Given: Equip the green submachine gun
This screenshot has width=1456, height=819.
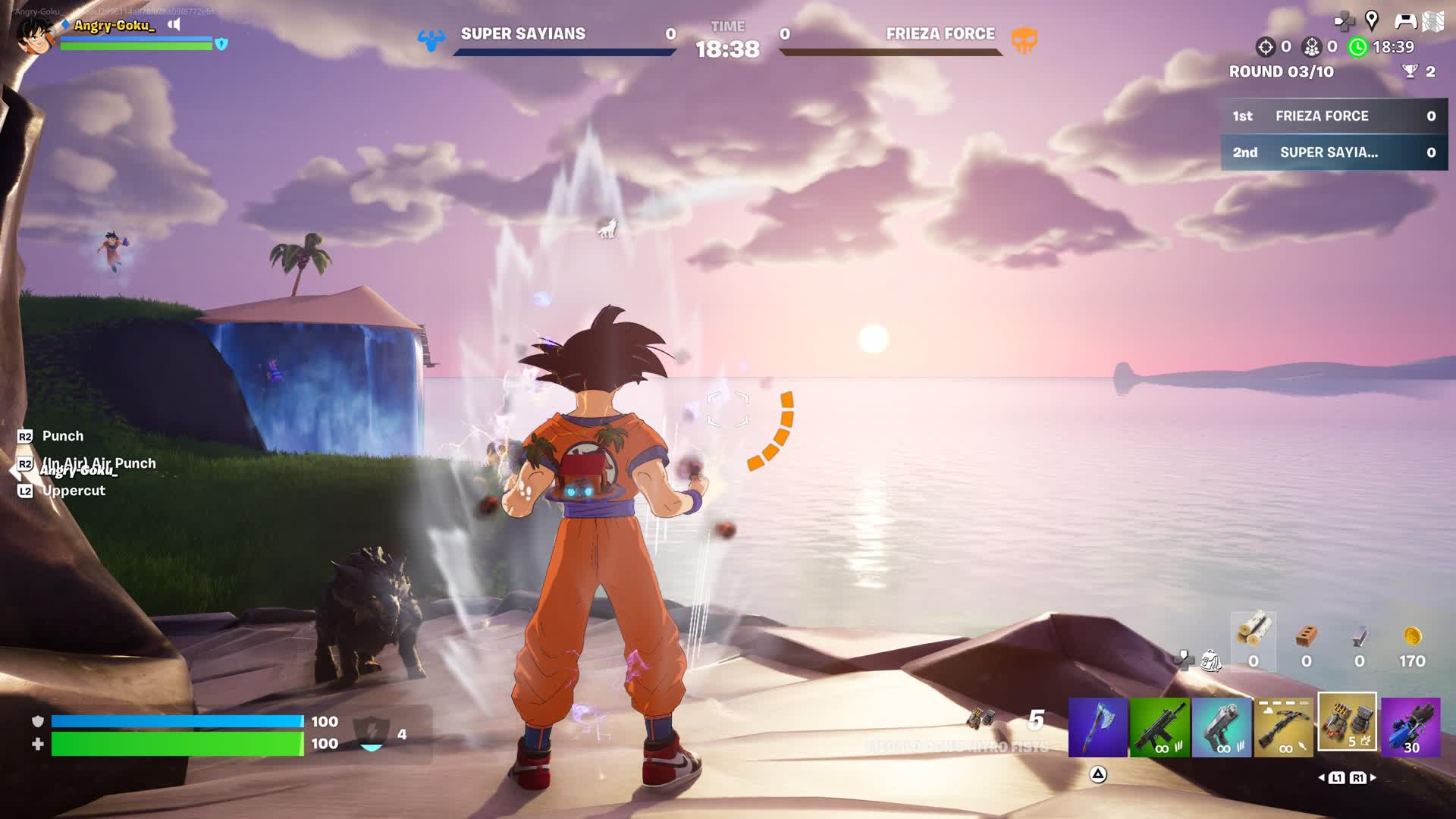Looking at the screenshot, I should 1159,728.
